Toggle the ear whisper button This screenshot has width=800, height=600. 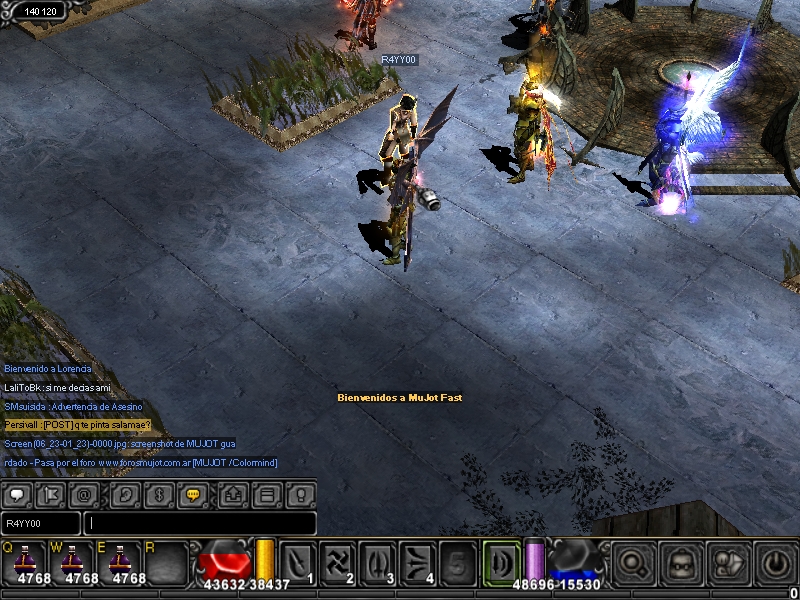125,494
